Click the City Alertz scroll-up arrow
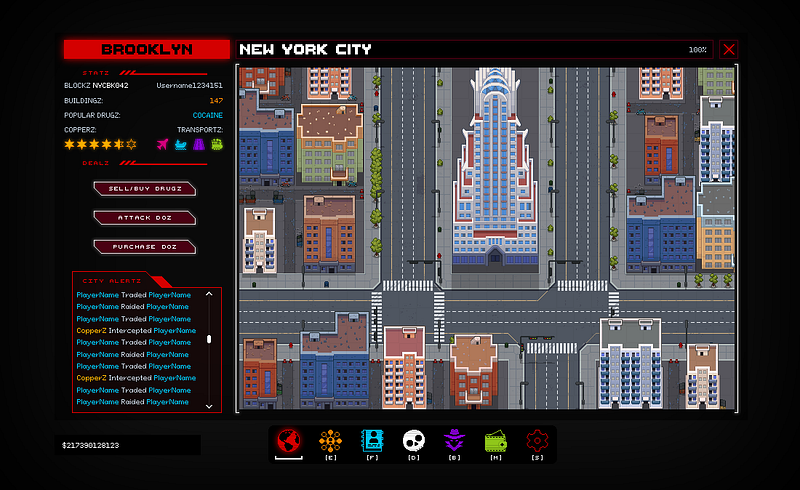Viewport: 800px width, 490px height. pos(209,294)
